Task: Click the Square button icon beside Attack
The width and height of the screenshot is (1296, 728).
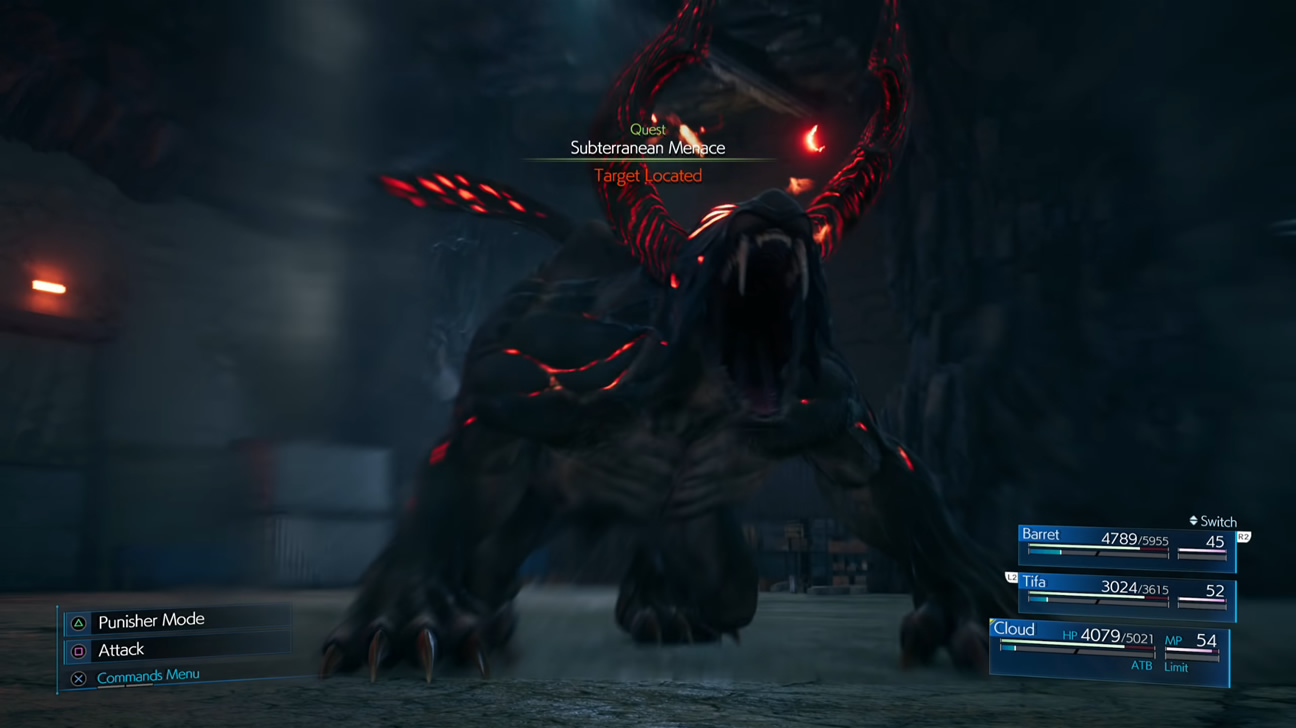Action: [79, 650]
